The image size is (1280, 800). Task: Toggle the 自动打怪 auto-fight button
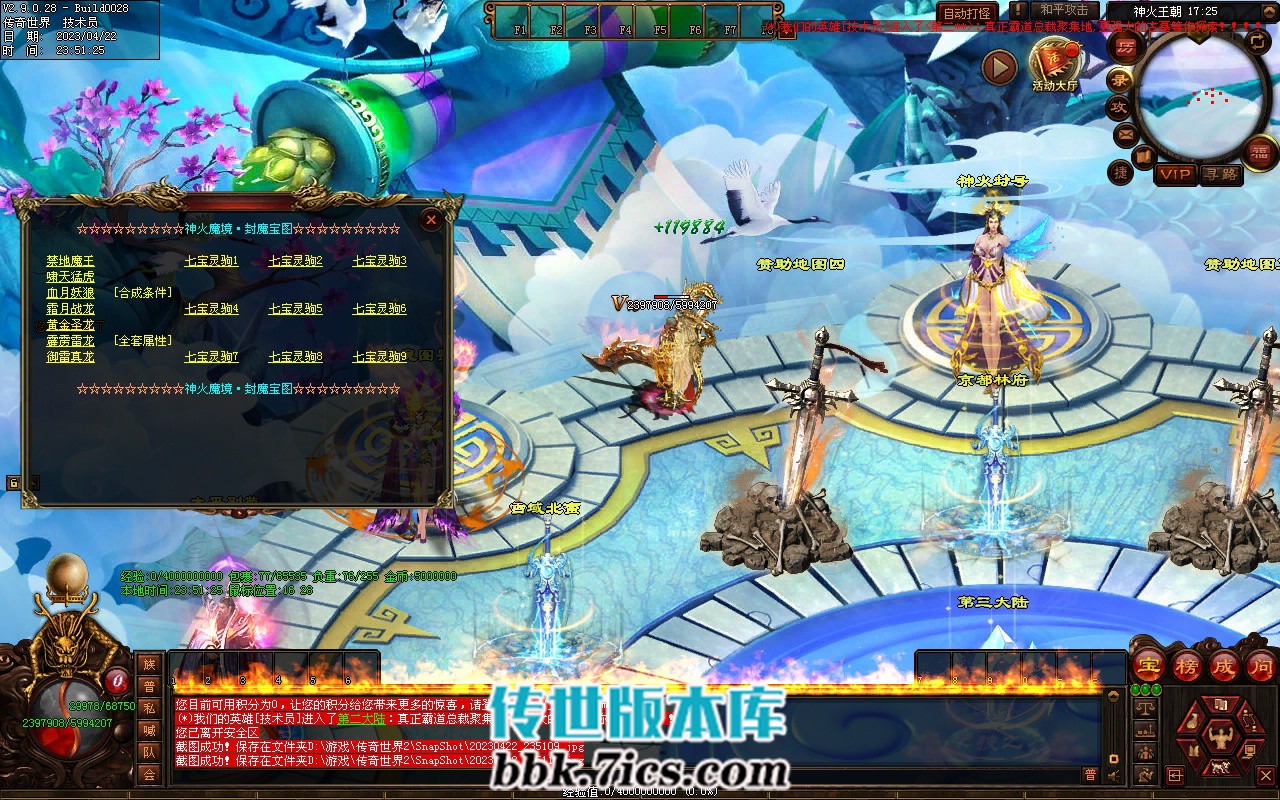pos(967,13)
